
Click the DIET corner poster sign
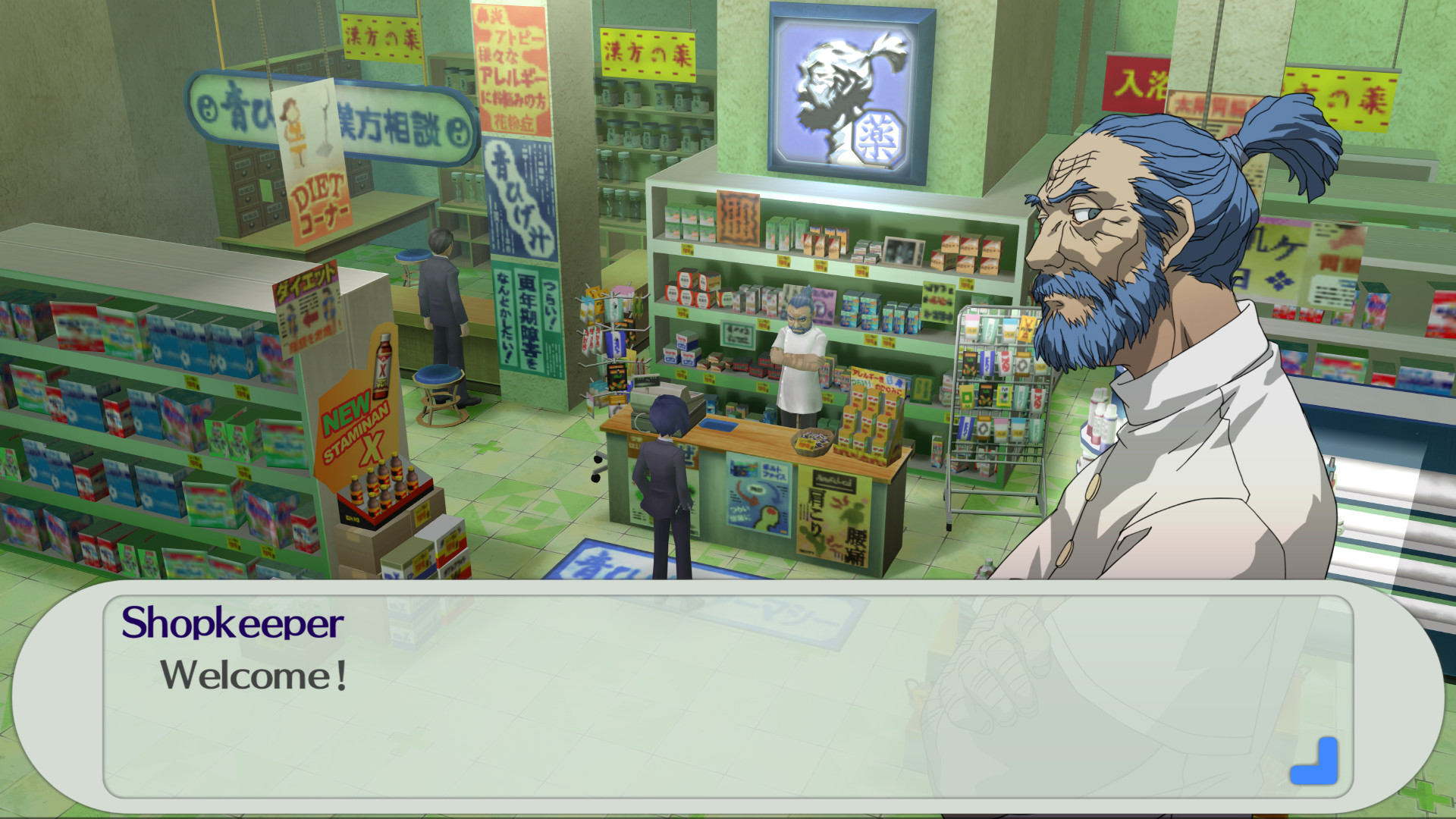[322, 190]
